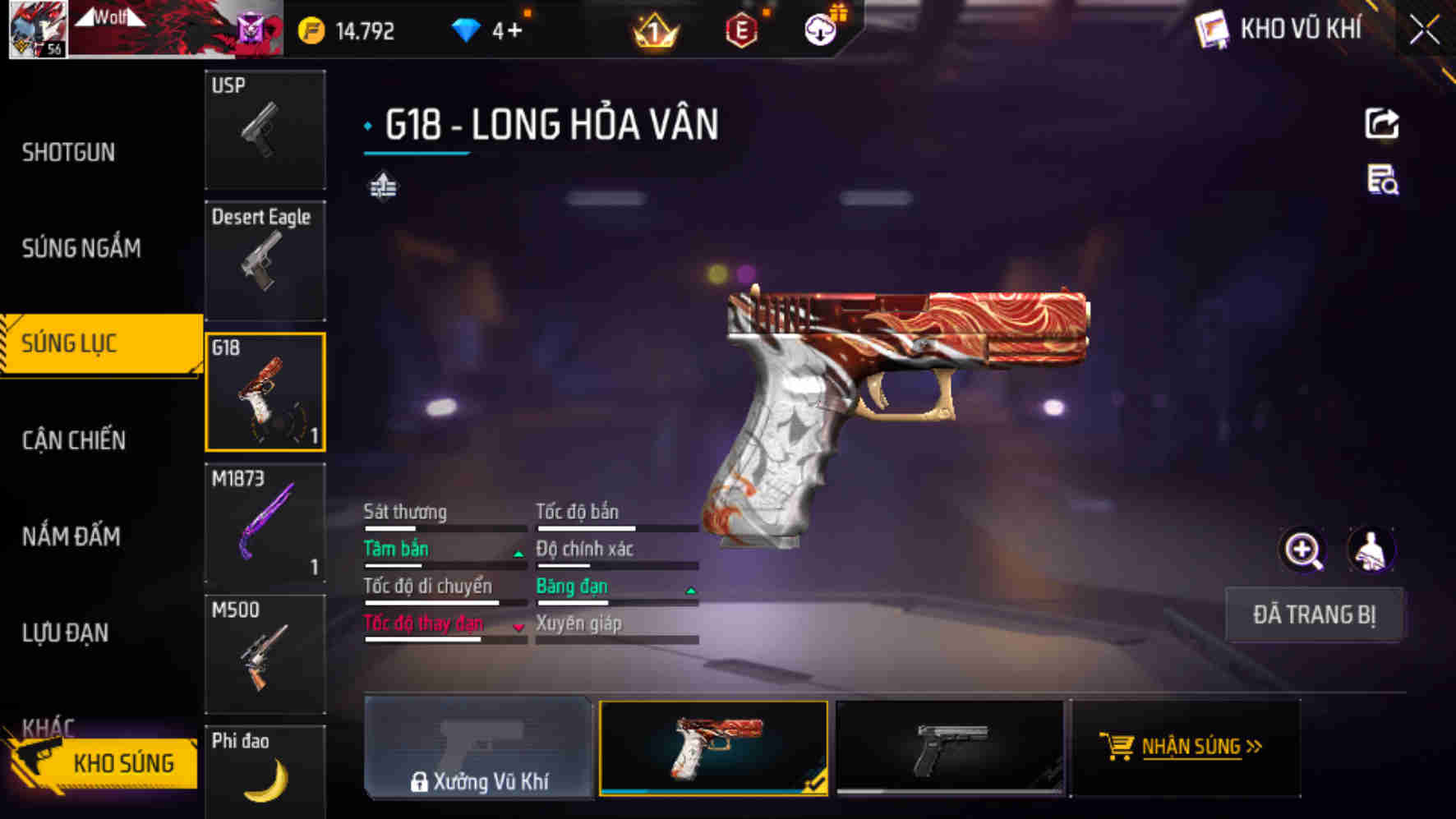The width and height of the screenshot is (1456, 819).
Task: Switch to the Lựu Đạn category
Action: (66, 633)
